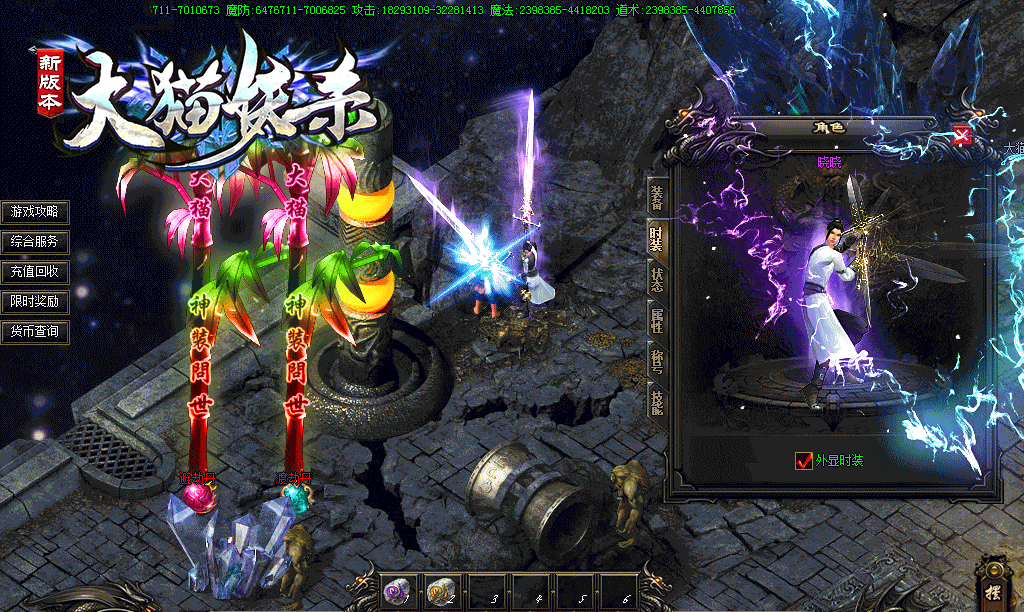Close the 角色 character panel
The image size is (1024, 612).
click(x=962, y=136)
